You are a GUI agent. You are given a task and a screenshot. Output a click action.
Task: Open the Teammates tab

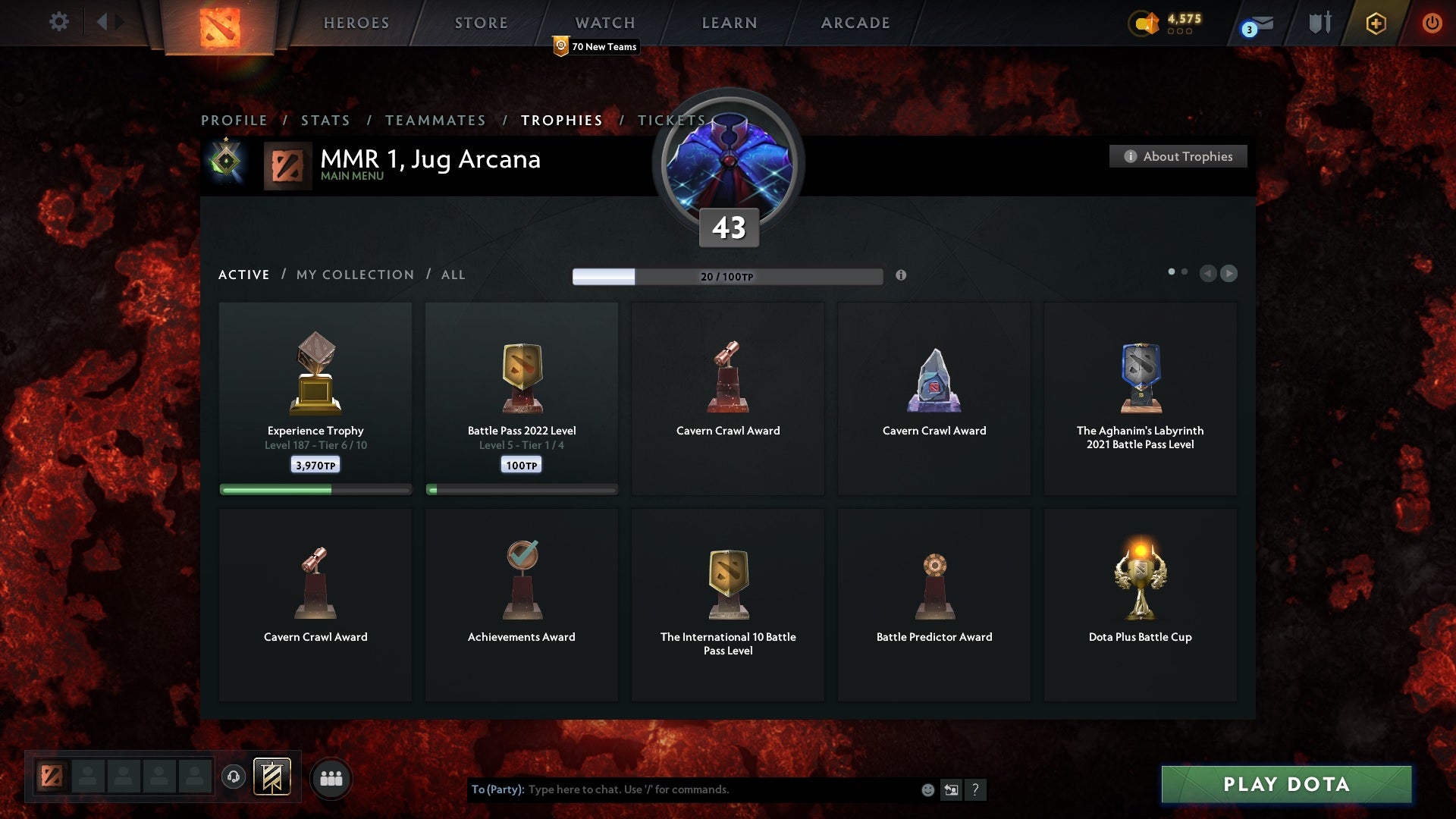tap(435, 121)
